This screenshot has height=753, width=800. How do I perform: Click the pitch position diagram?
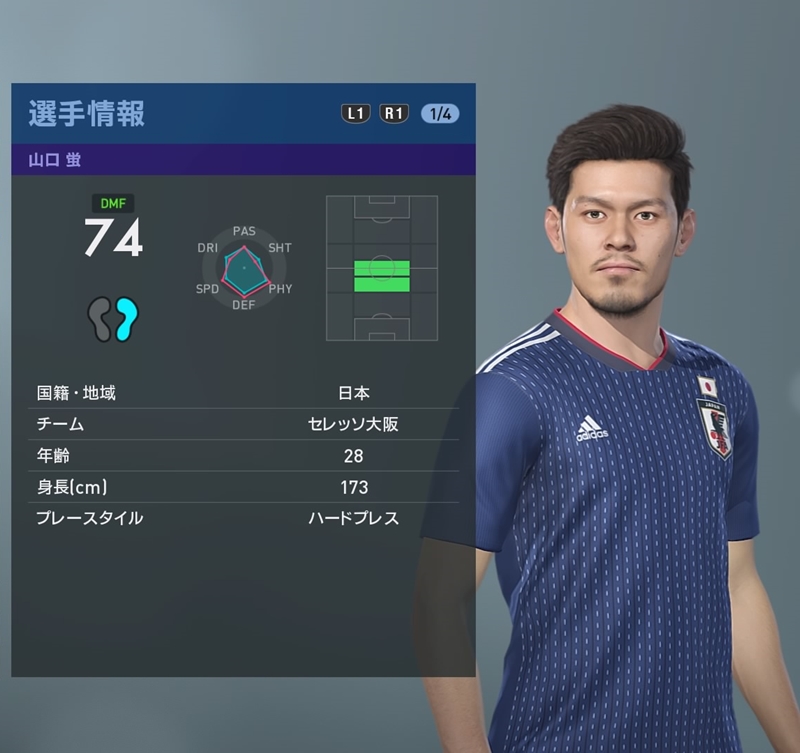381,268
